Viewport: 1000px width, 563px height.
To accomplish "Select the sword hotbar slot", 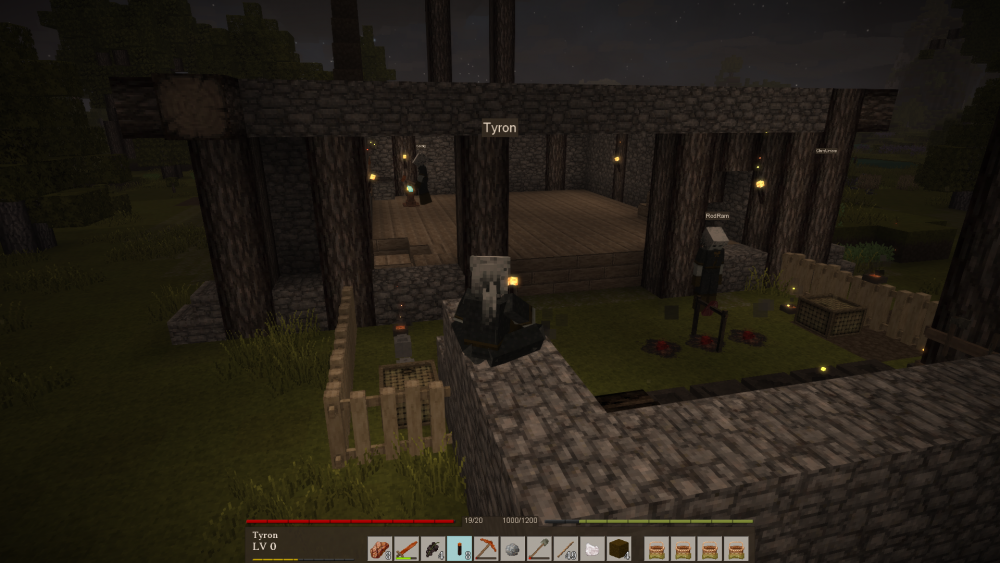I will click(406, 548).
